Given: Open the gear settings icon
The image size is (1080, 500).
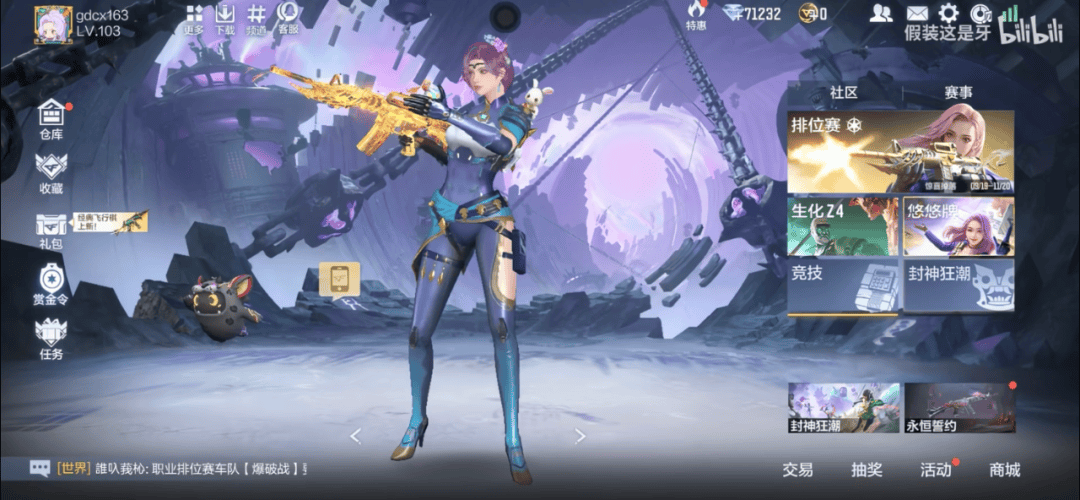Looking at the screenshot, I should [948, 13].
